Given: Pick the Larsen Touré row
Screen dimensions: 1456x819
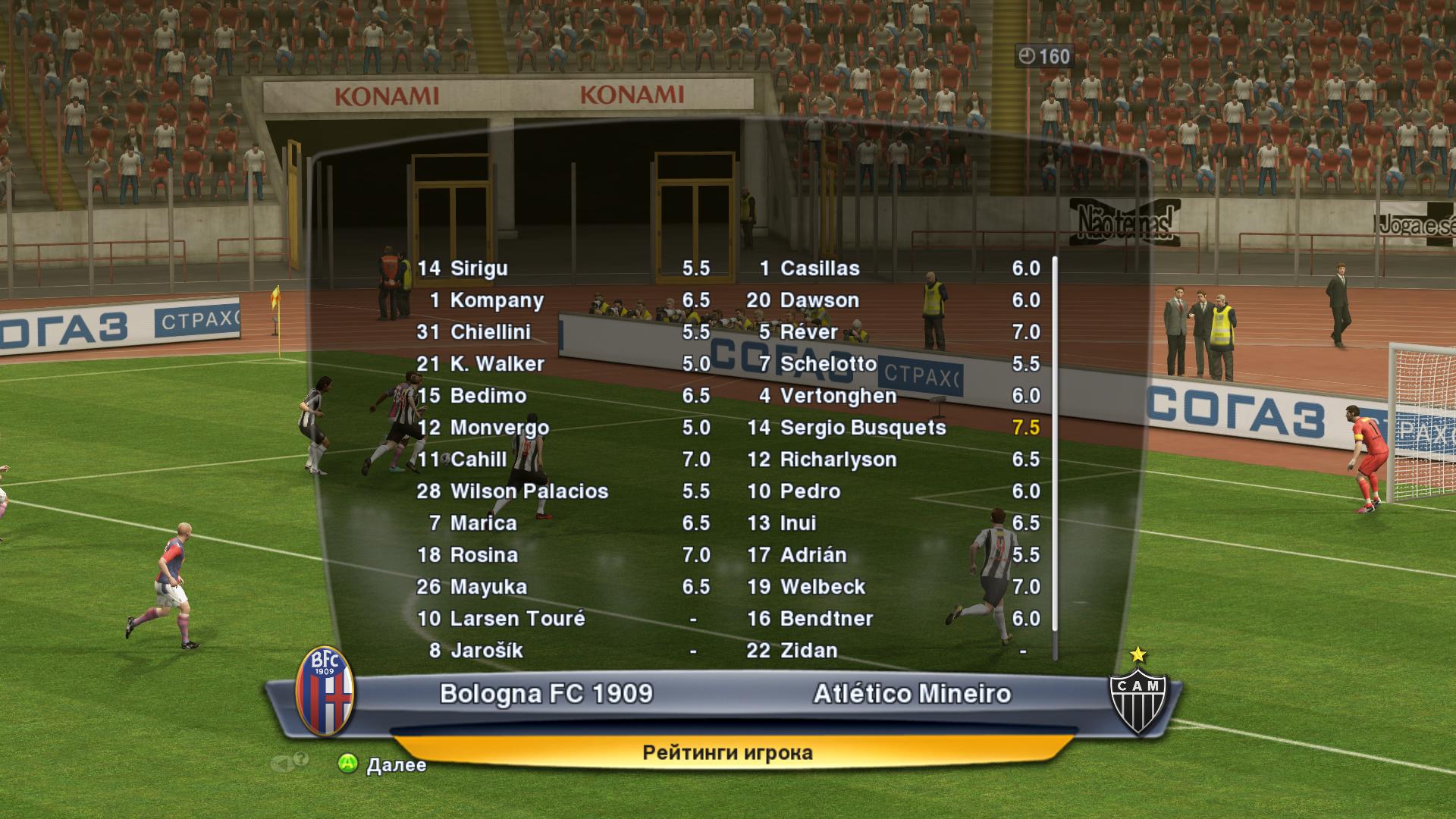Looking at the screenshot, I should tap(563, 619).
